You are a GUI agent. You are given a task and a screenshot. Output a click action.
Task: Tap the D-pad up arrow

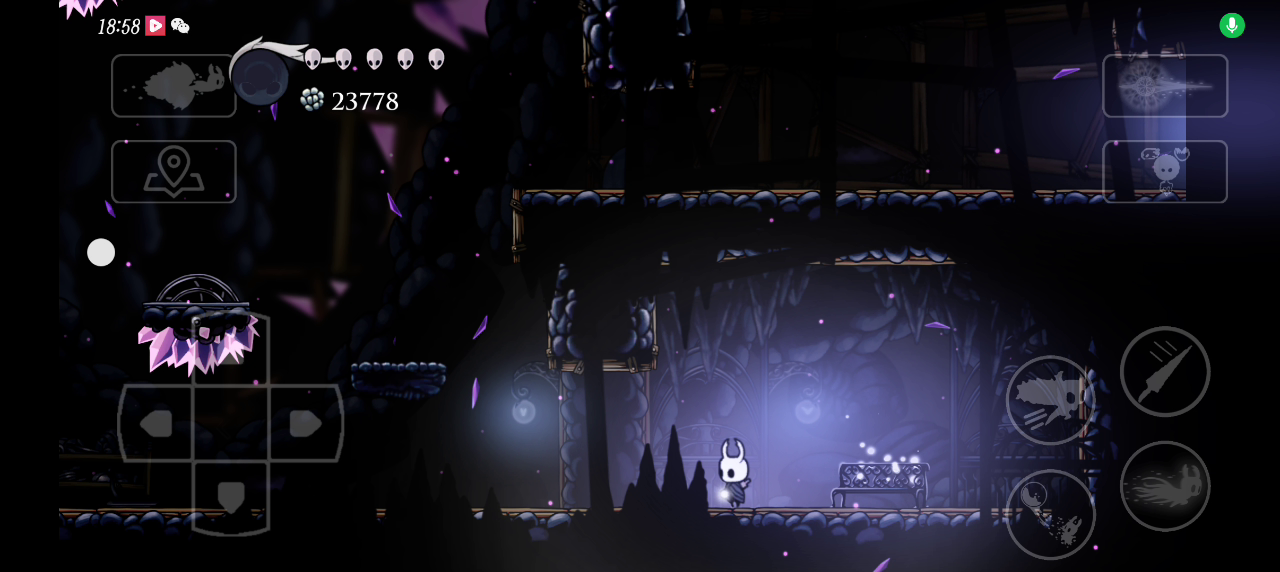[231, 348]
